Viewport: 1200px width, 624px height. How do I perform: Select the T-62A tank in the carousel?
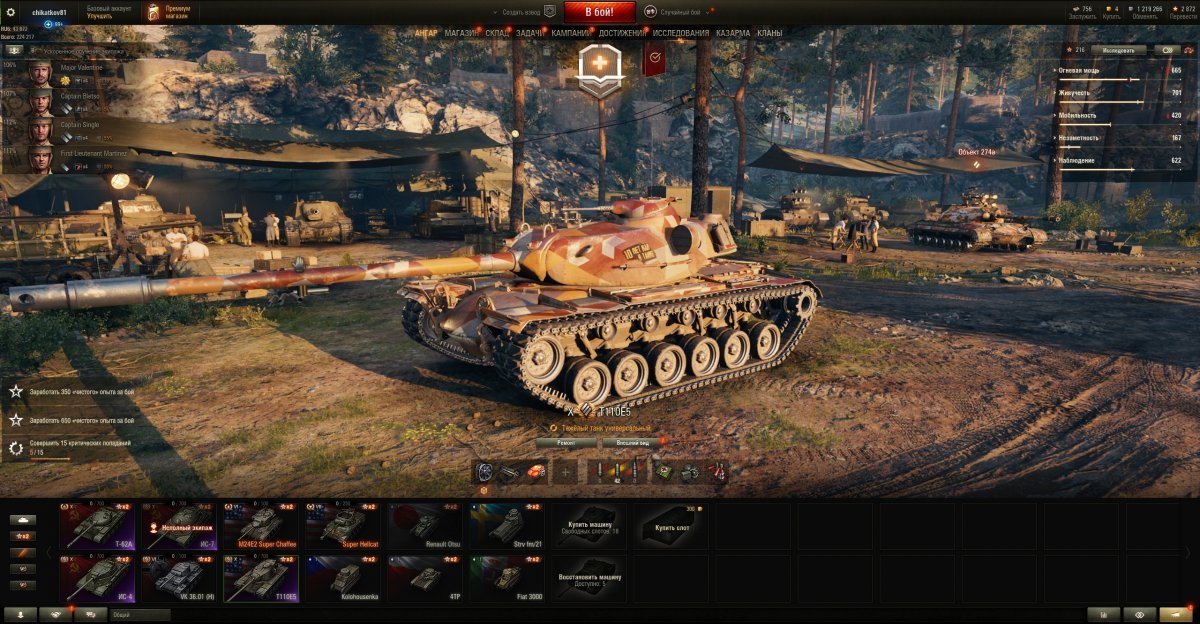pos(97,525)
